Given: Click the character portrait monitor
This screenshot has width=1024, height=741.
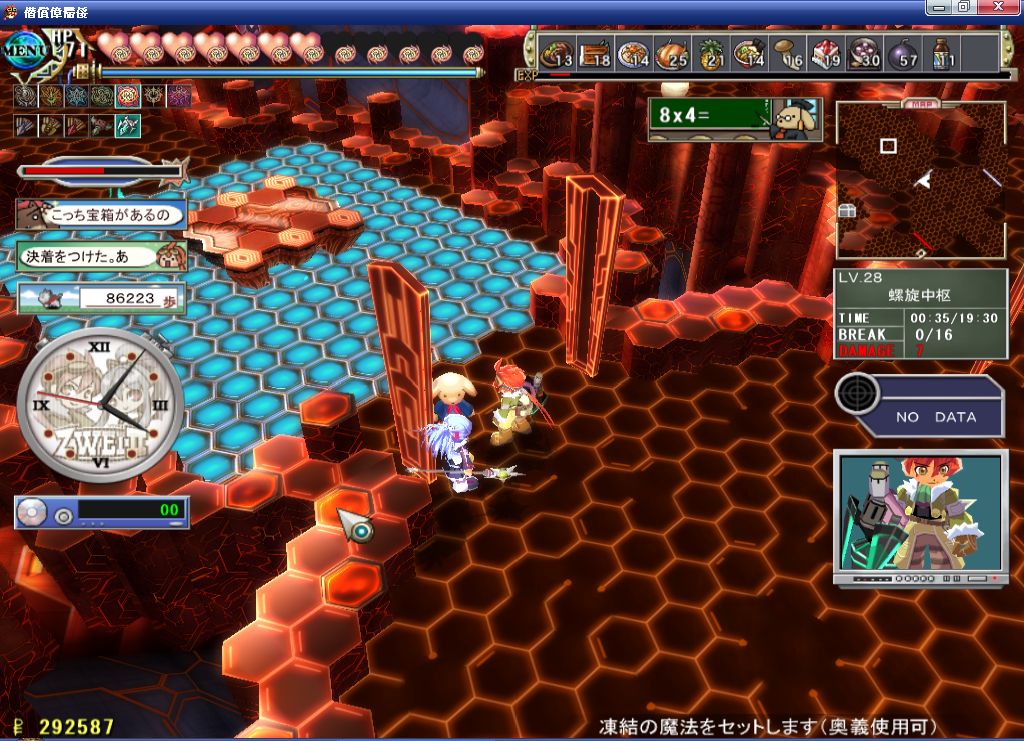Looking at the screenshot, I should [x=919, y=516].
